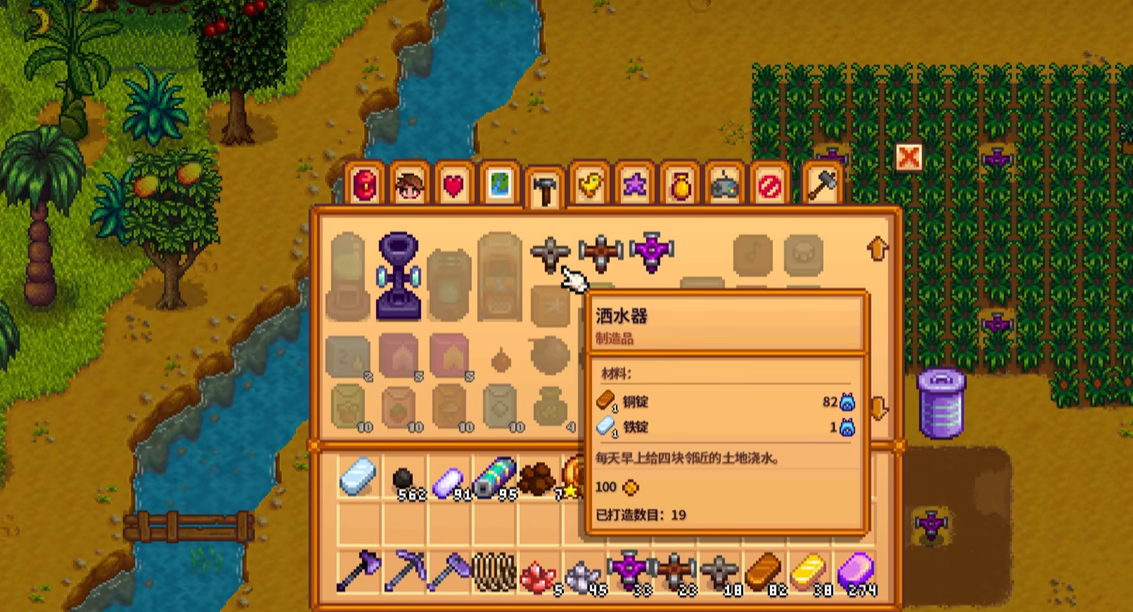The width and height of the screenshot is (1133, 612).
Task: Close the crafting menu with the red X
Action: [908, 158]
